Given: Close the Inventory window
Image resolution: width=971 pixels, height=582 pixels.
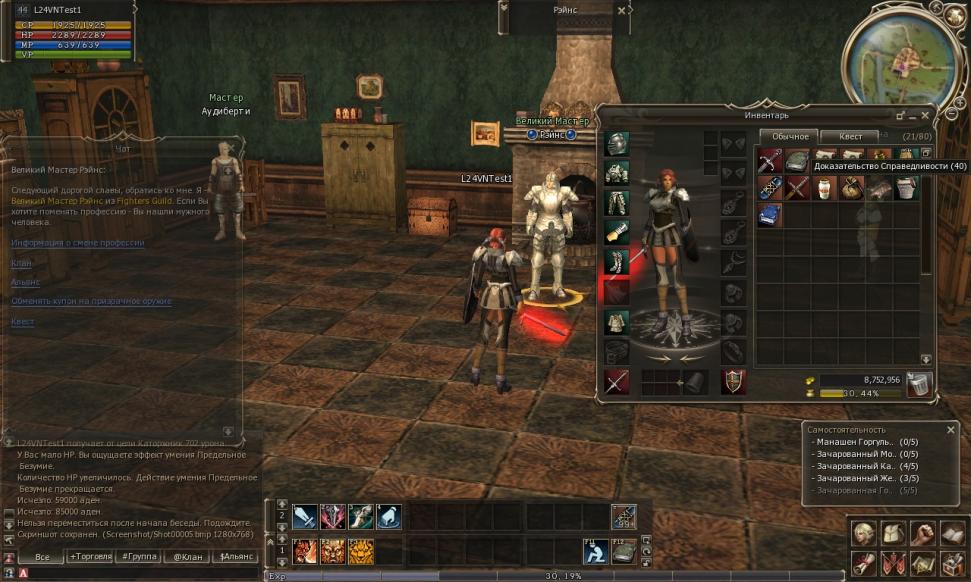Looking at the screenshot, I should [925, 115].
